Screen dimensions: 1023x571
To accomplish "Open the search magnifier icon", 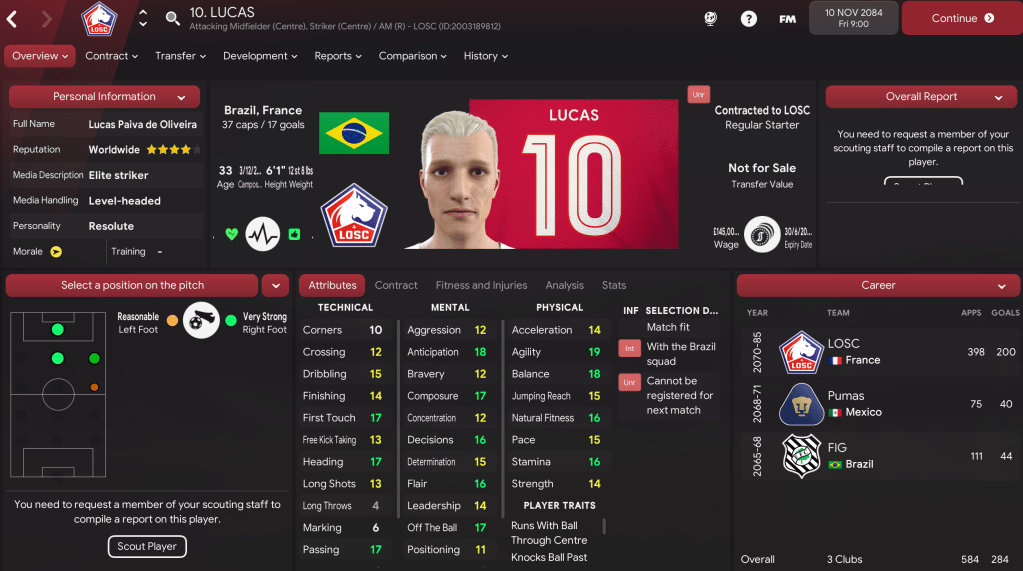I will pos(173,18).
